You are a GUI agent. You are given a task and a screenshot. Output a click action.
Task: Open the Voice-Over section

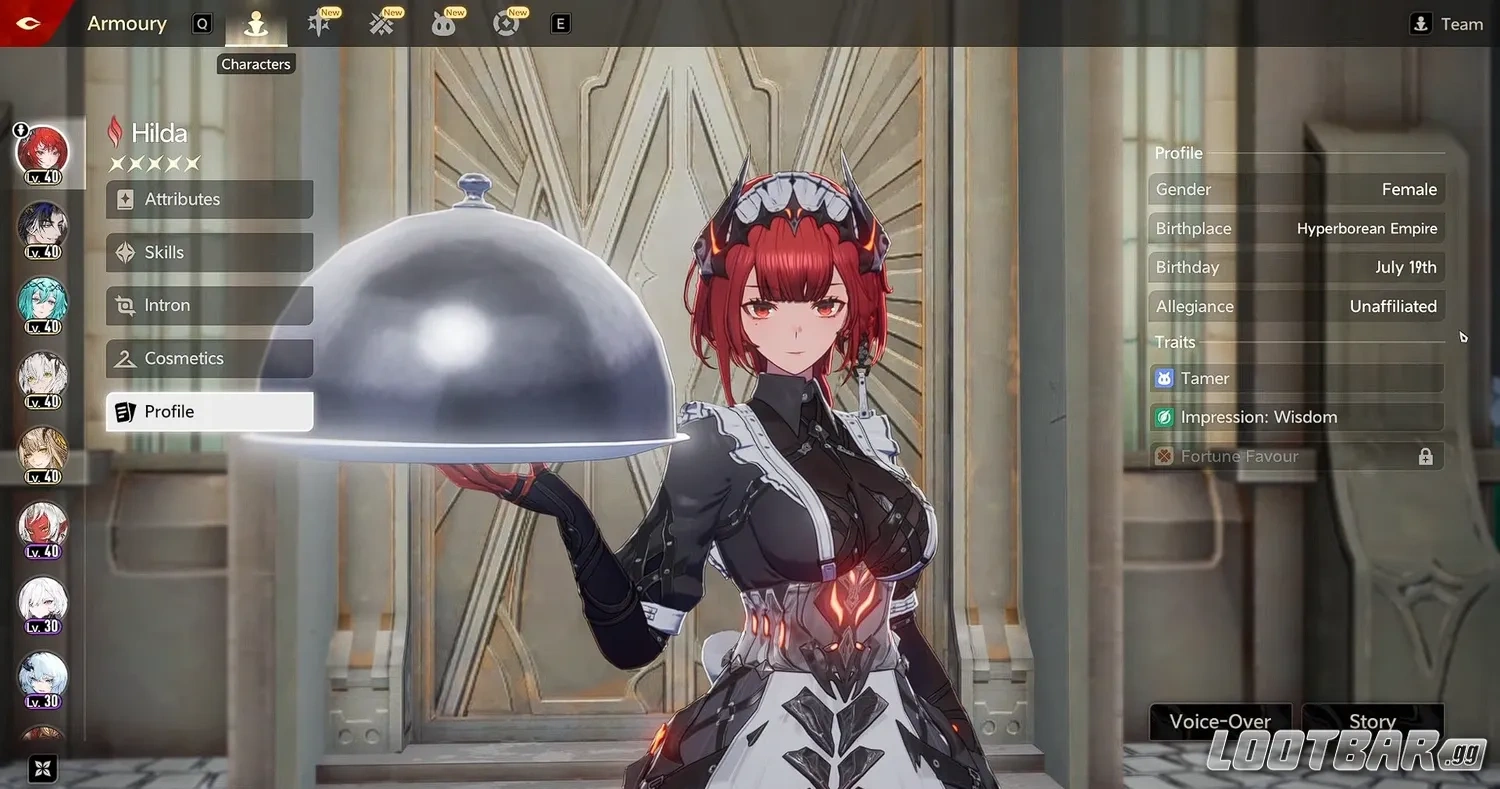click(x=1220, y=721)
